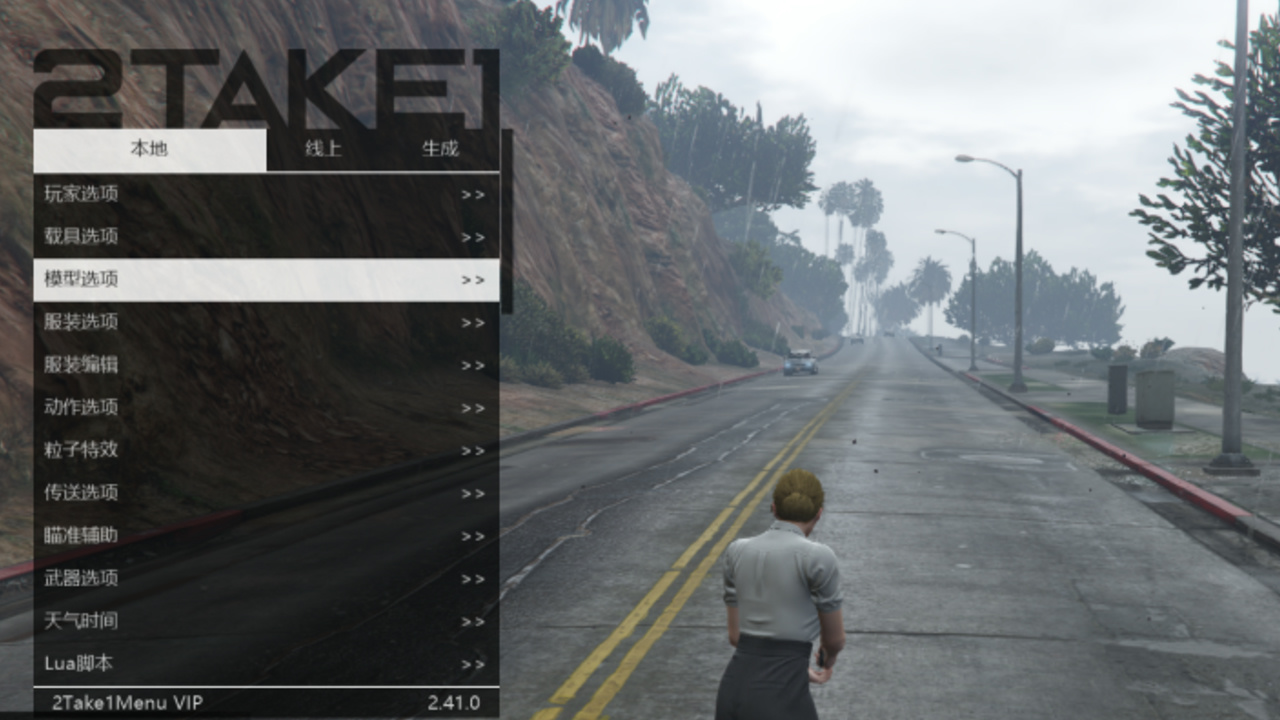Expand 玩家选项 using its >> arrow
The height and width of the screenshot is (720, 1280).
pos(472,193)
